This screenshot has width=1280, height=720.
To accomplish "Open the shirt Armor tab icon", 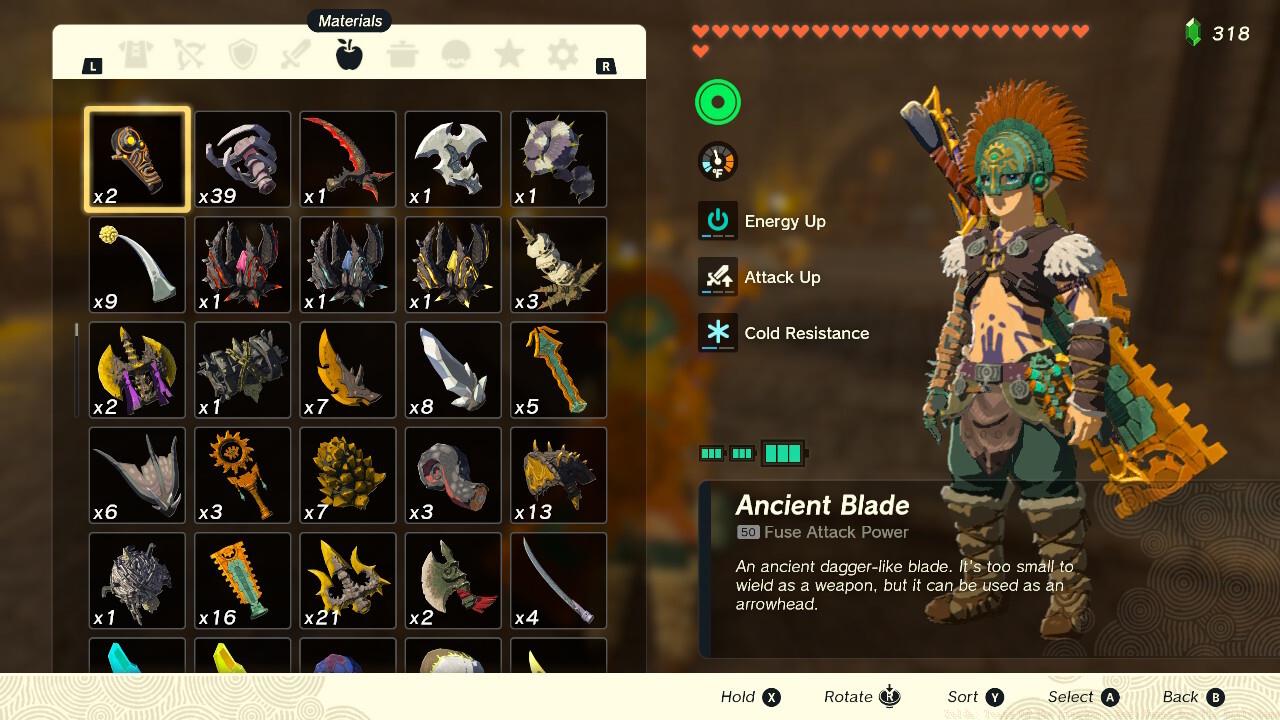I will point(137,55).
